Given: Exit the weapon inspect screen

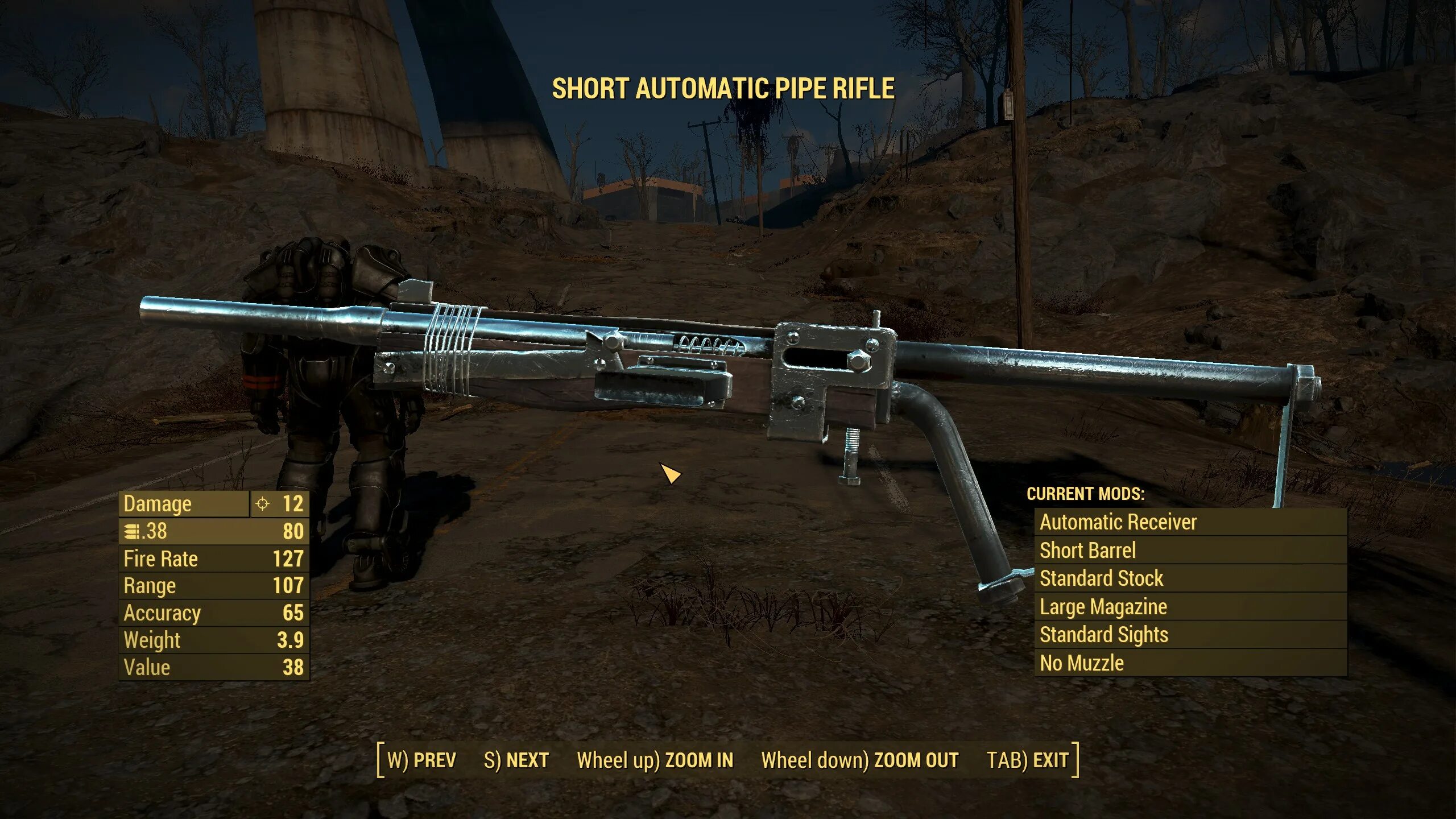Looking at the screenshot, I should 1028,760.
